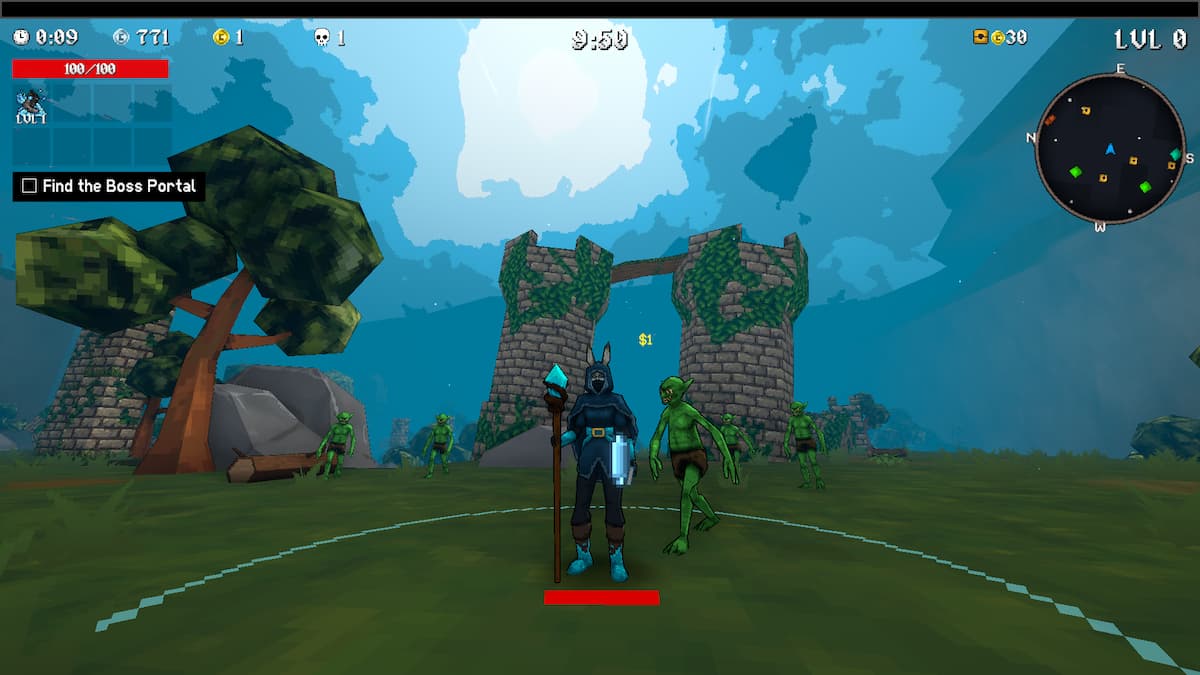Select the LVL 1 weapon slot icon
Image resolution: width=1200 pixels, height=675 pixels.
(31, 105)
